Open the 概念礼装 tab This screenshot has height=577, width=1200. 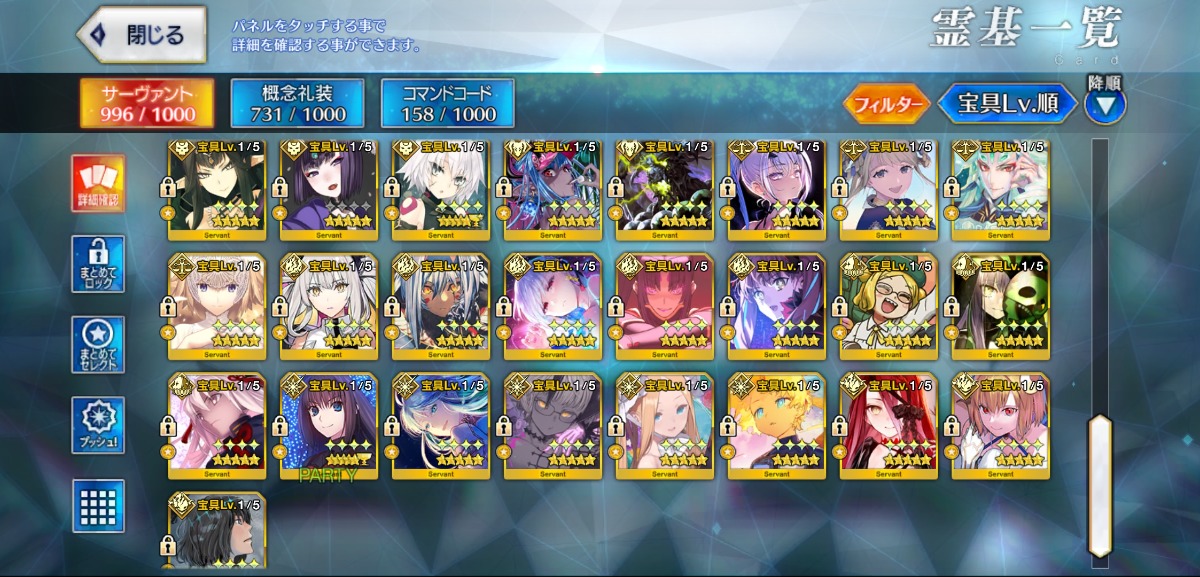click(x=297, y=103)
